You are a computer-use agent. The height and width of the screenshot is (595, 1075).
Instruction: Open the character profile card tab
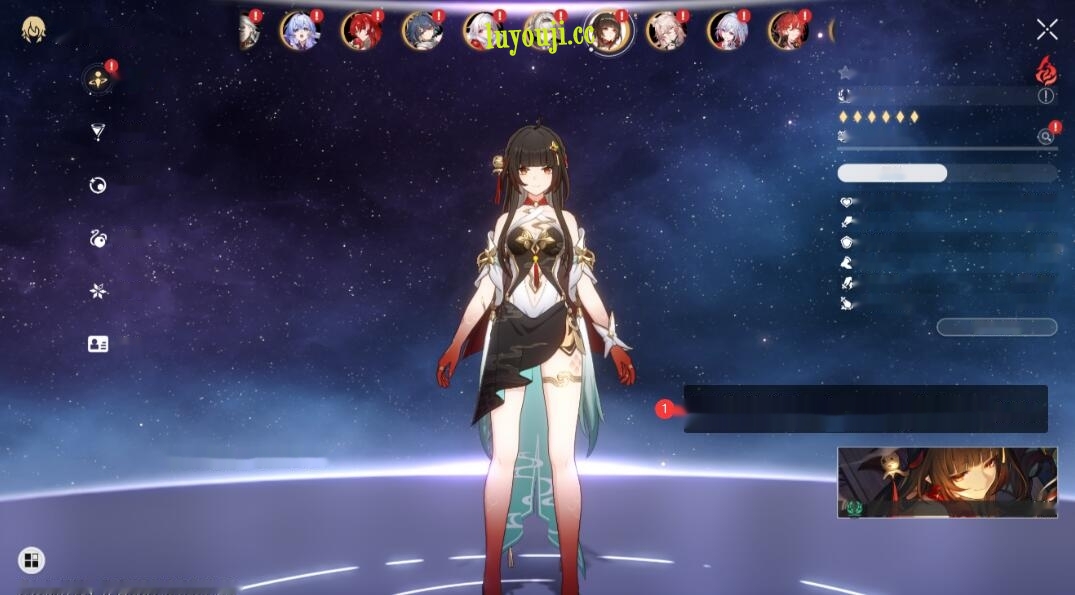pyautogui.click(x=98, y=344)
